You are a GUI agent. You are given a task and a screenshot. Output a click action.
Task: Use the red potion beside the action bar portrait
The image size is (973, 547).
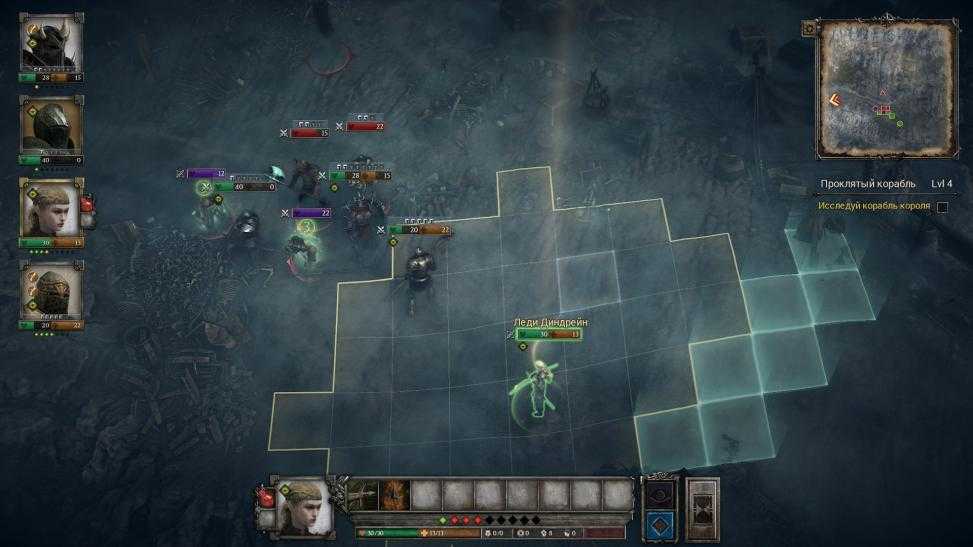[265, 496]
